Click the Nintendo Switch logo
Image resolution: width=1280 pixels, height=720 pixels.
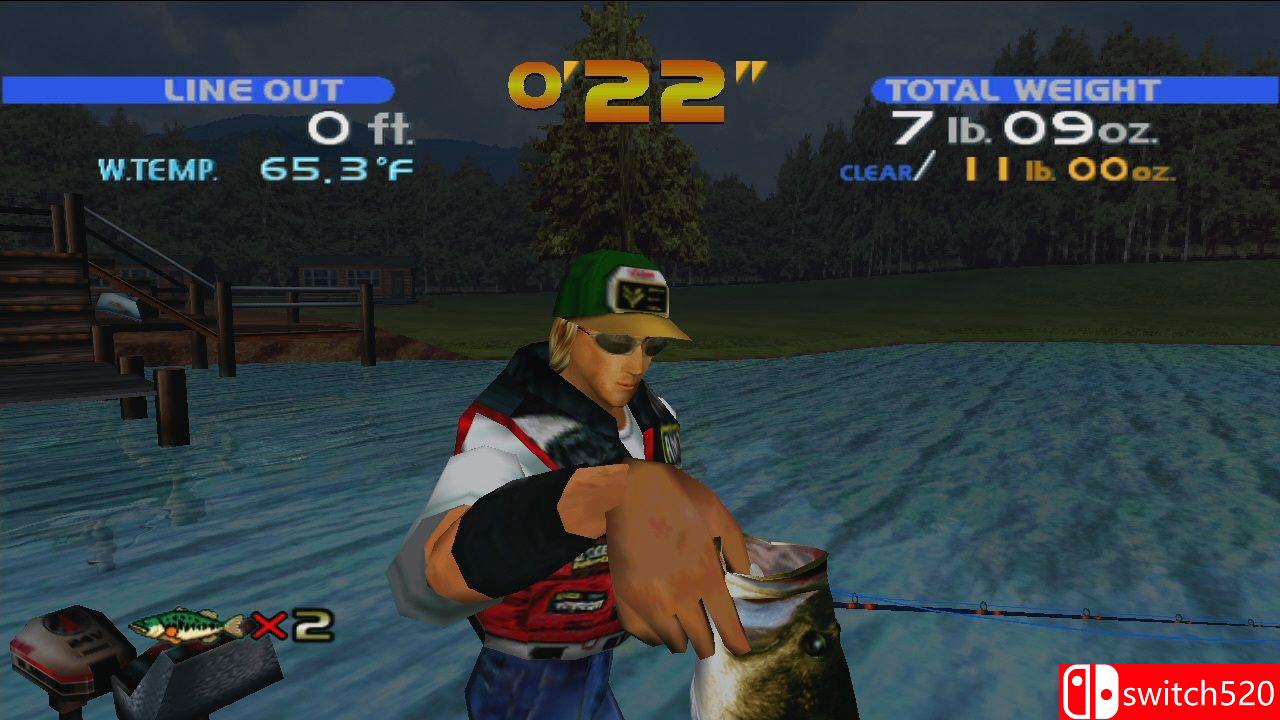(1092, 692)
